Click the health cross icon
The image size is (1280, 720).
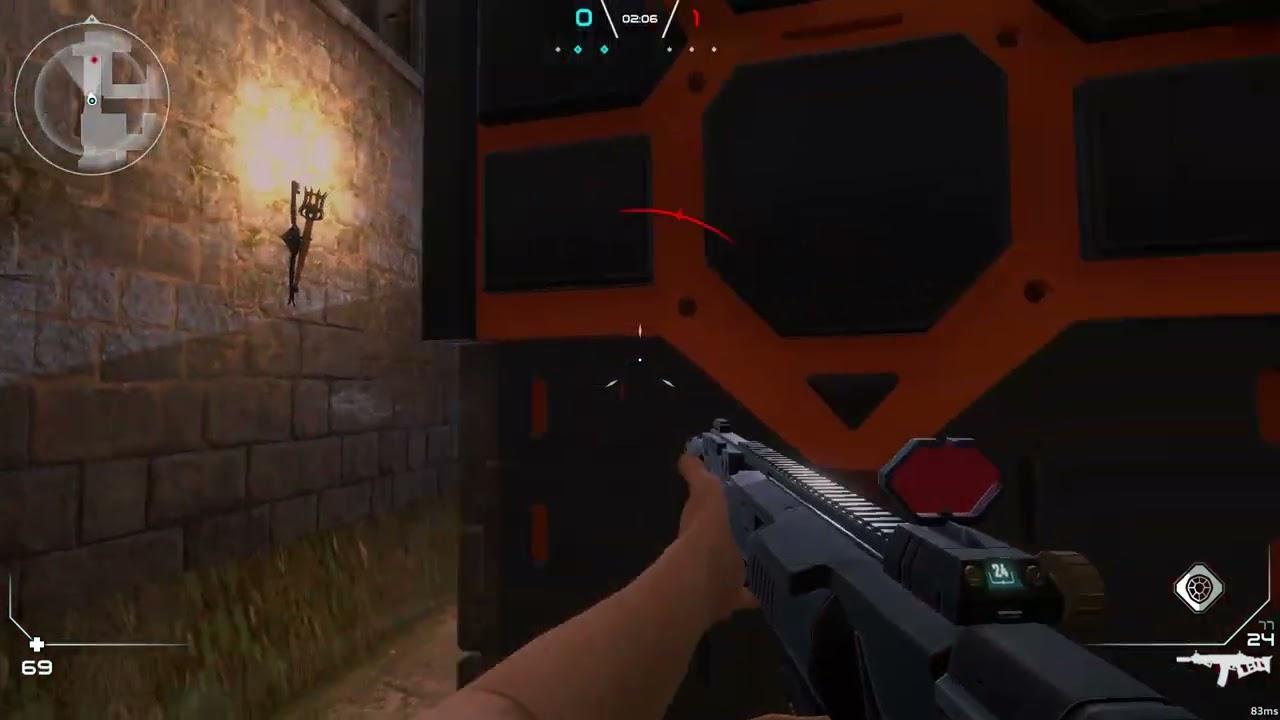pyautogui.click(x=36, y=645)
